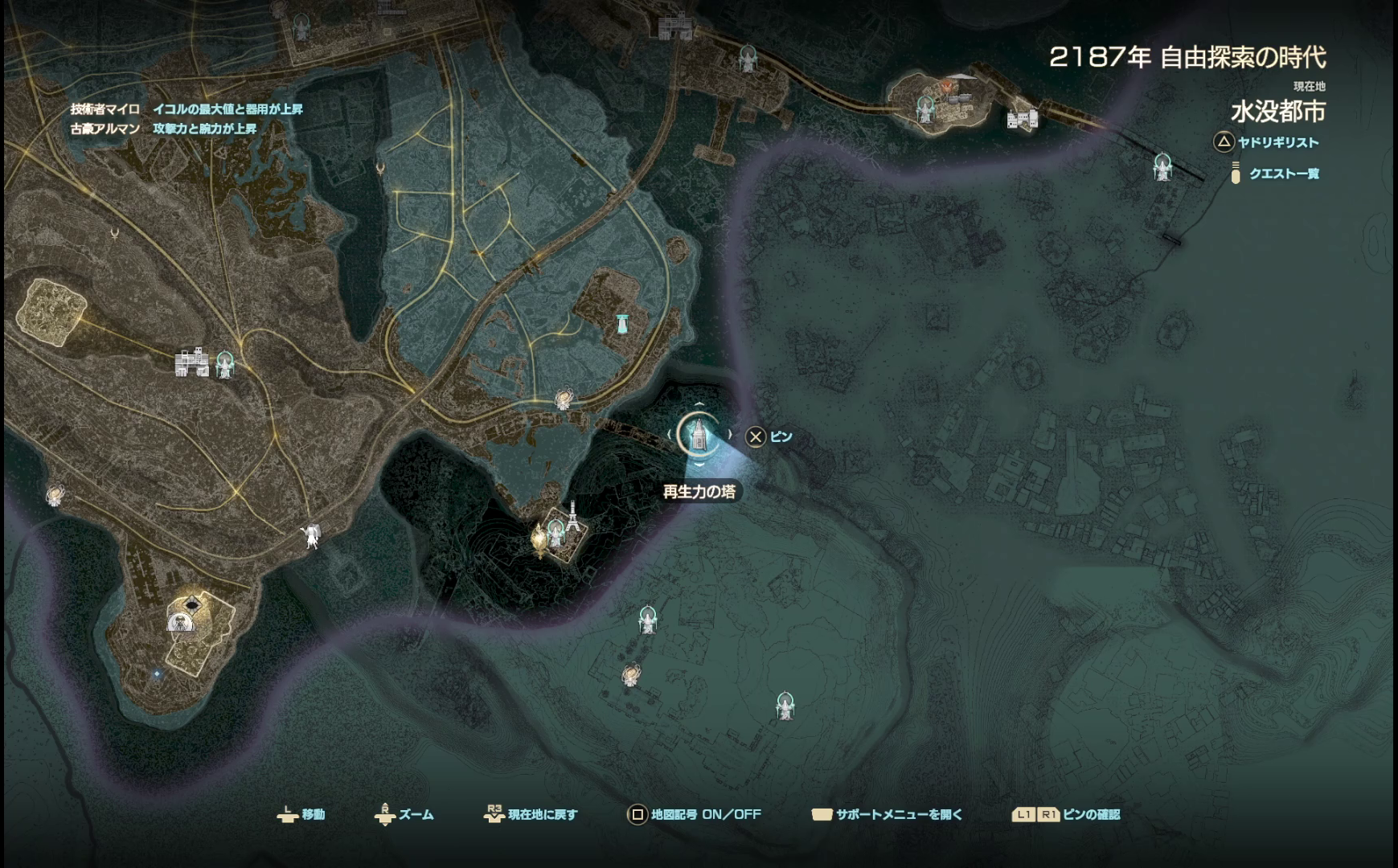This screenshot has height=868, width=1398.
Task: Select the highlighted 再生力の塔 tower marker
Action: pyautogui.click(x=698, y=435)
